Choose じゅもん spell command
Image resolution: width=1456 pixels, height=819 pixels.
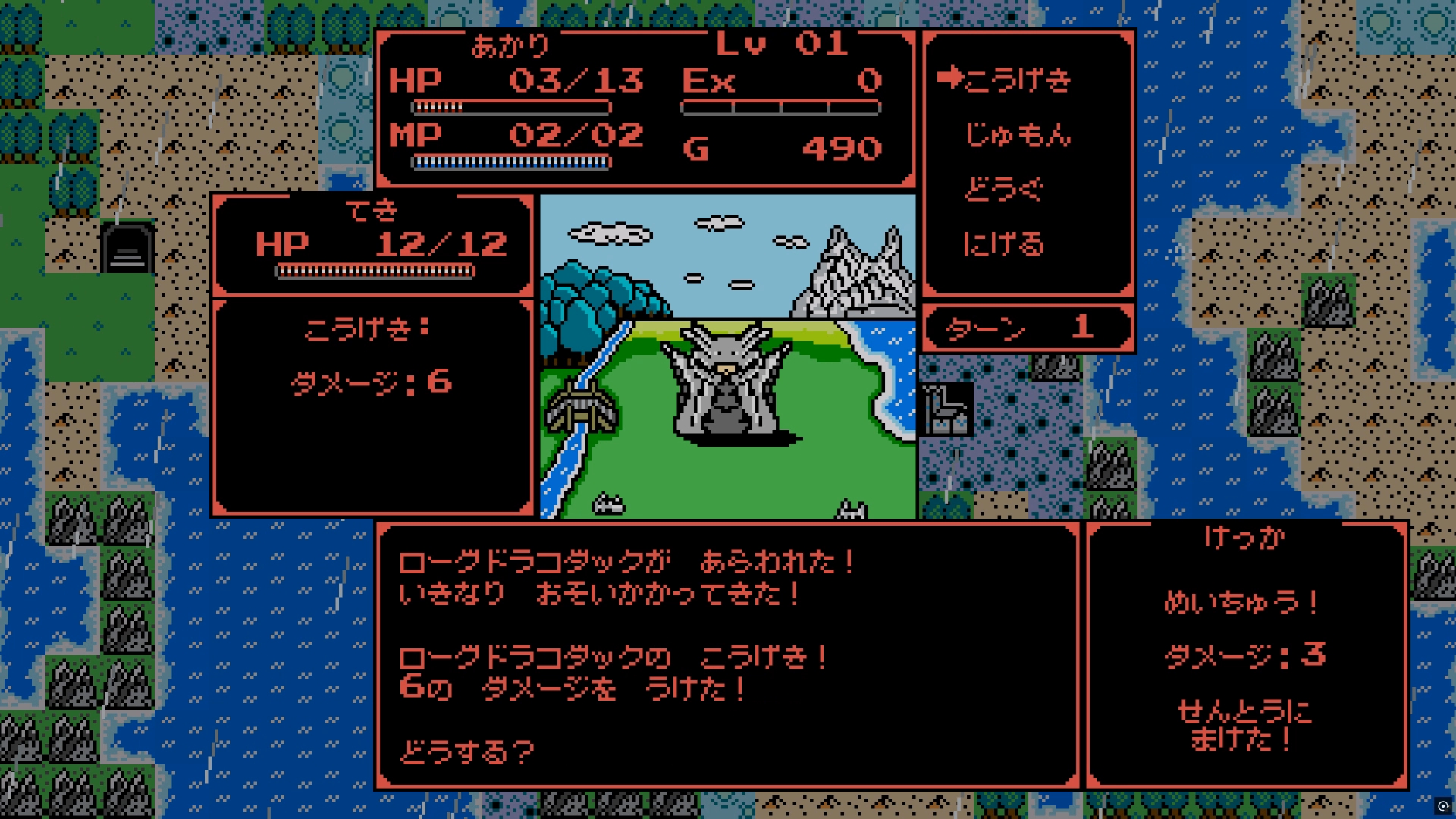(x=1018, y=134)
